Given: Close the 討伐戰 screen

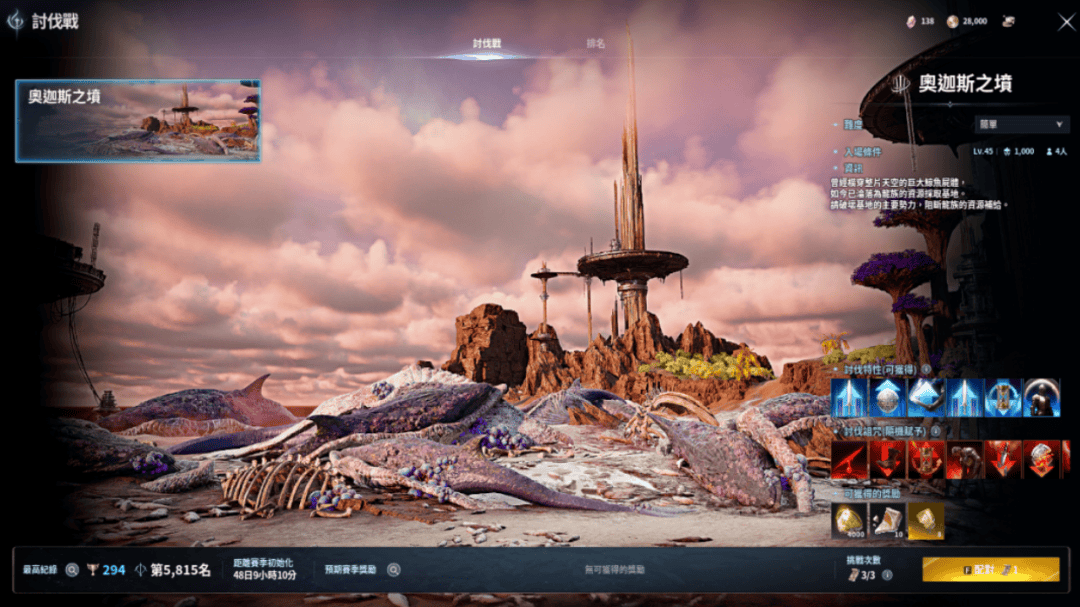Looking at the screenshot, I should pyautogui.click(x=1065, y=21).
